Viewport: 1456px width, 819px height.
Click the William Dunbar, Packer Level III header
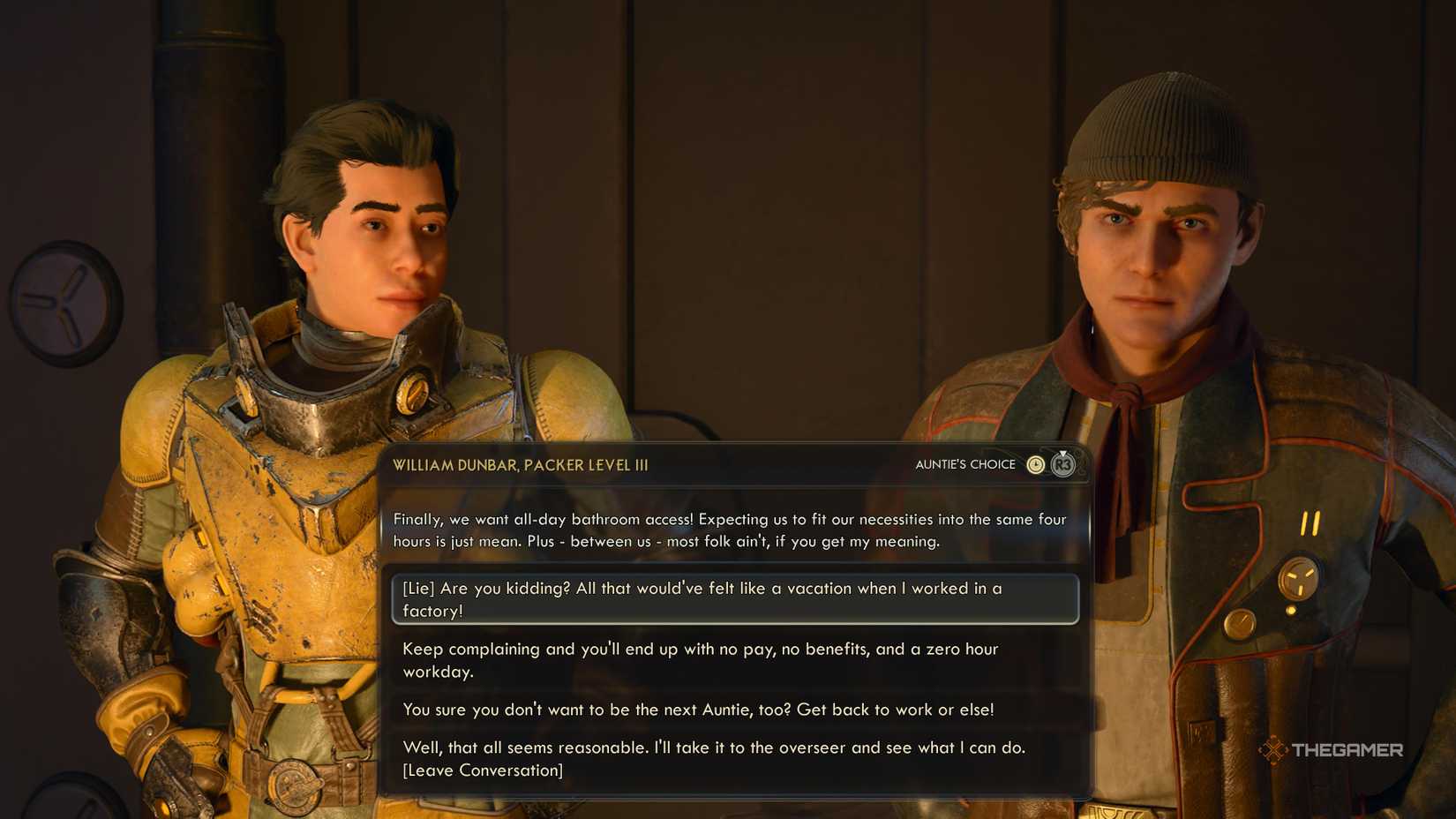pyautogui.click(x=521, y=464)
